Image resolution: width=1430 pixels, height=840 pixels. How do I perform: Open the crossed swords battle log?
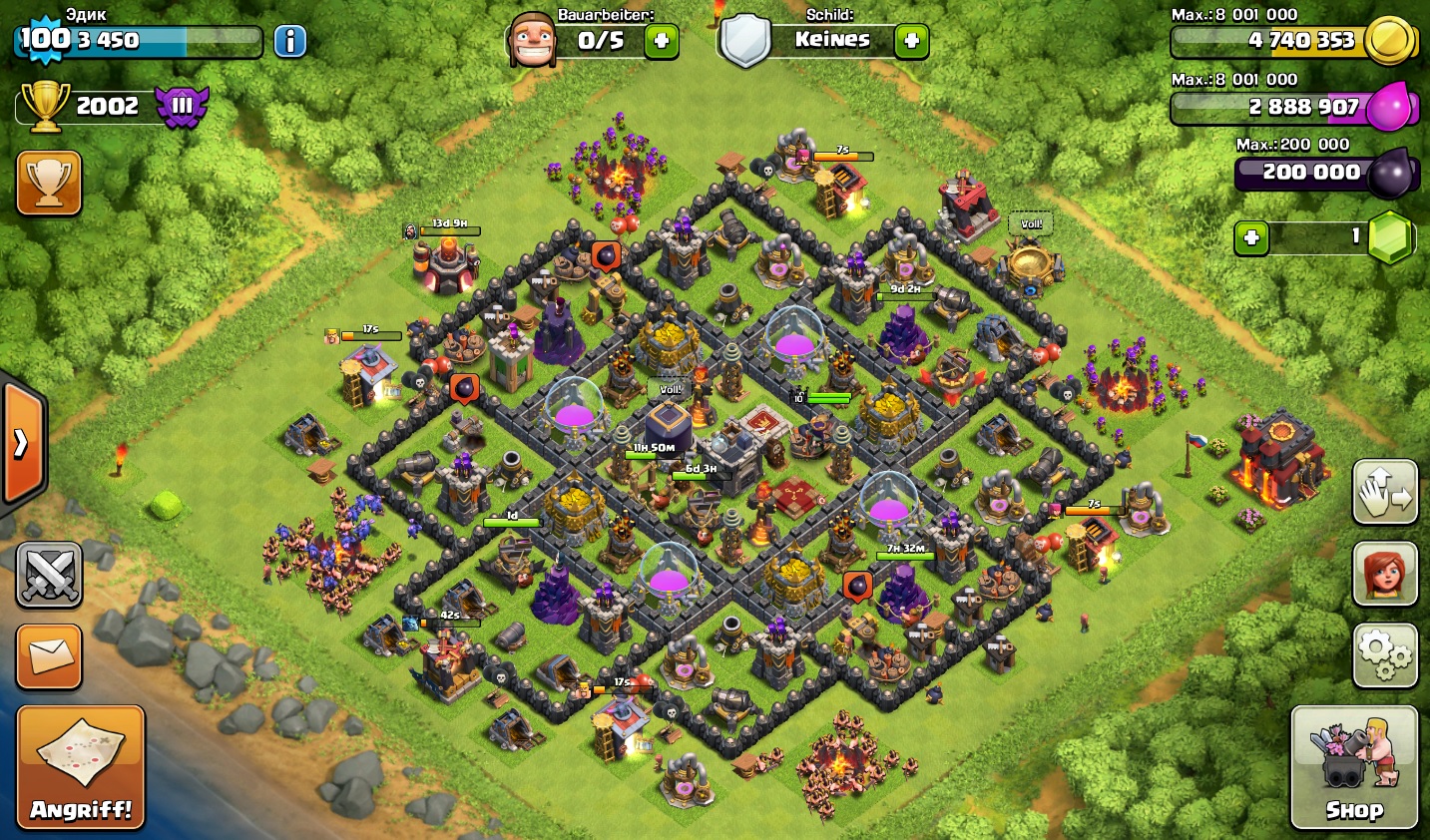49,575
